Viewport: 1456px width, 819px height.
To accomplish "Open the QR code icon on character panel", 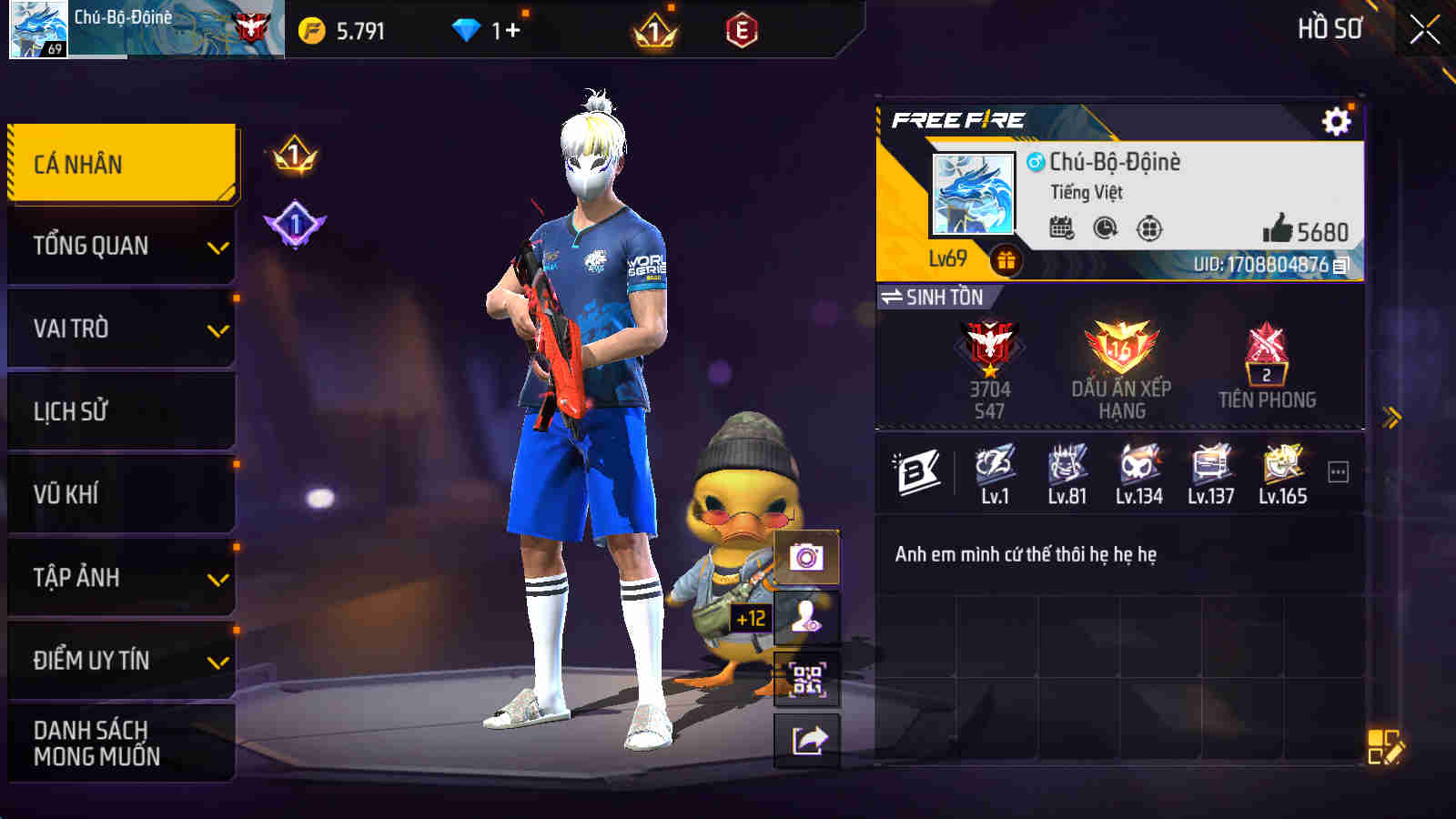I will coord(804,680).
